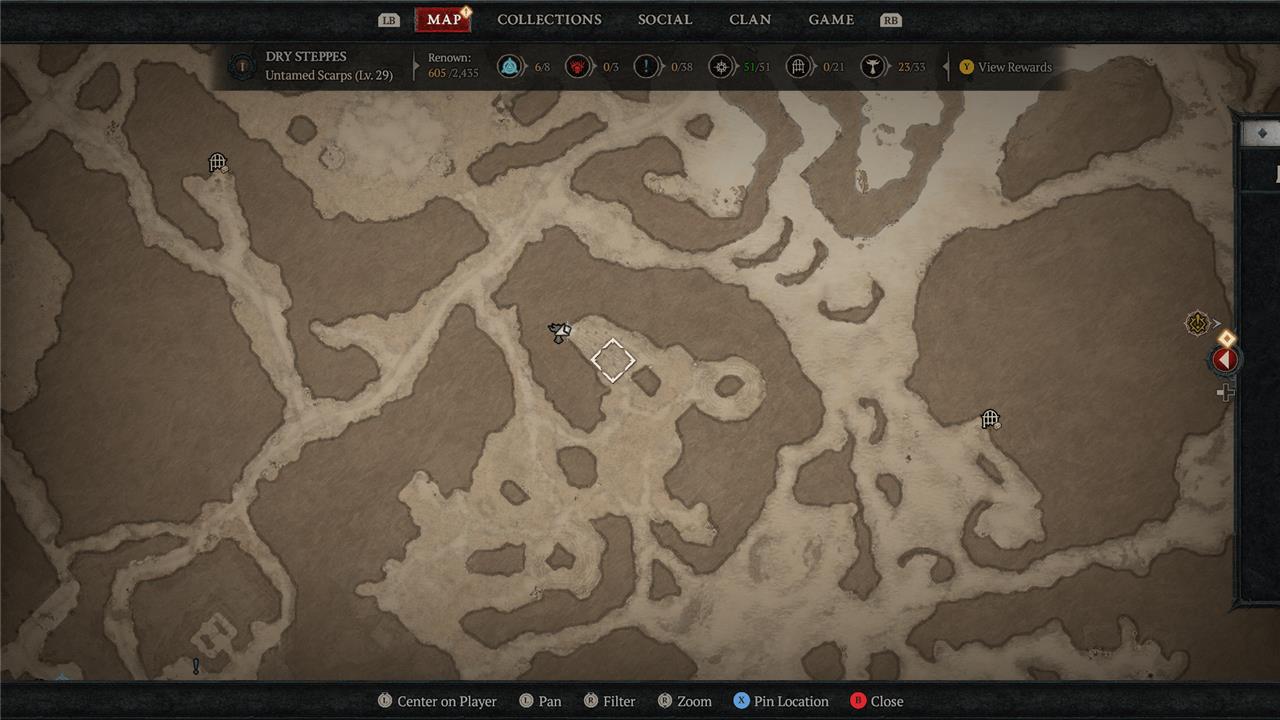Switch to the Collections tab
This screenshot has height=720, width=1280.
[x=549, y=20]
